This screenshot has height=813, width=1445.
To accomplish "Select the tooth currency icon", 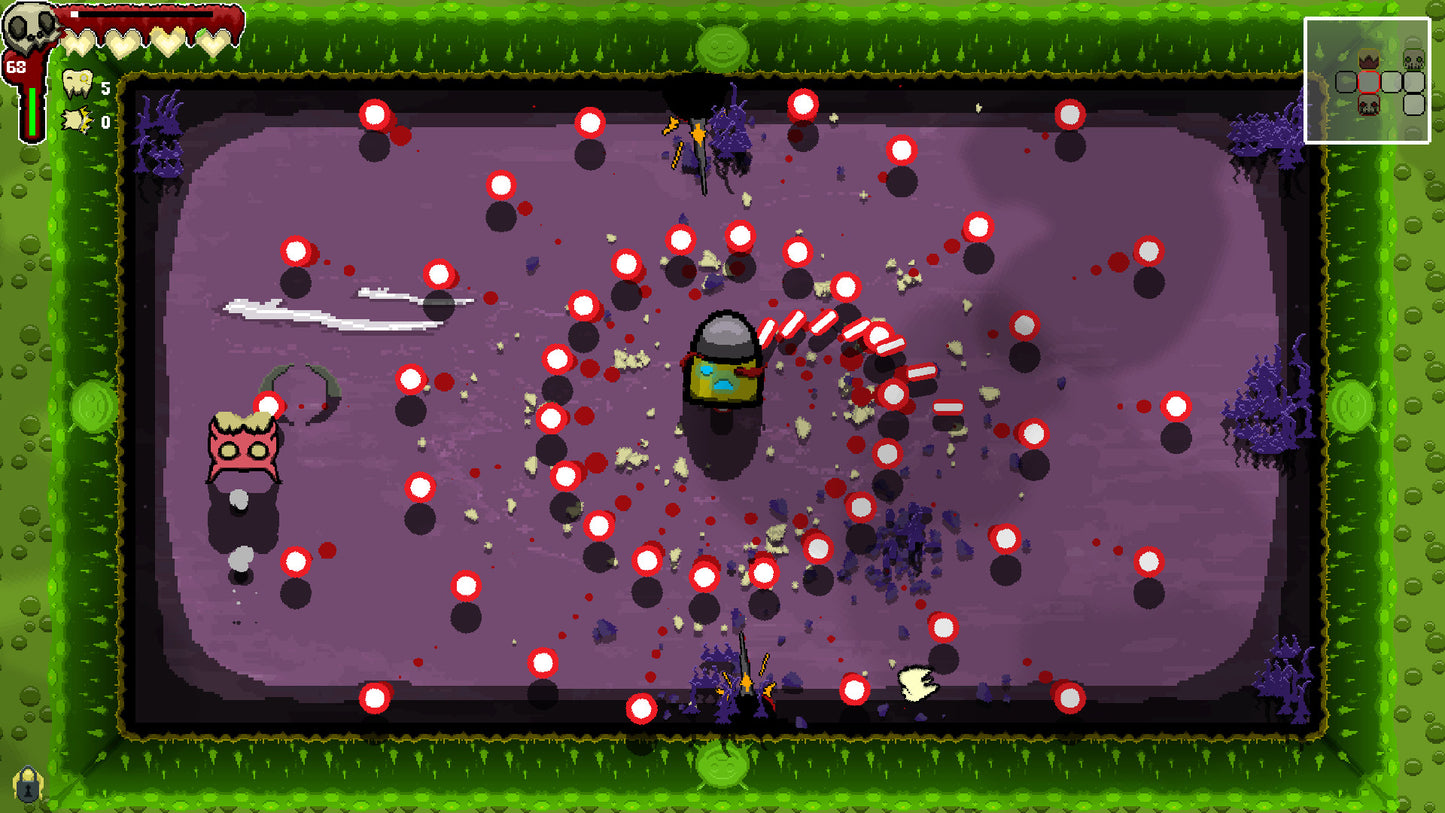I will 77,83.
